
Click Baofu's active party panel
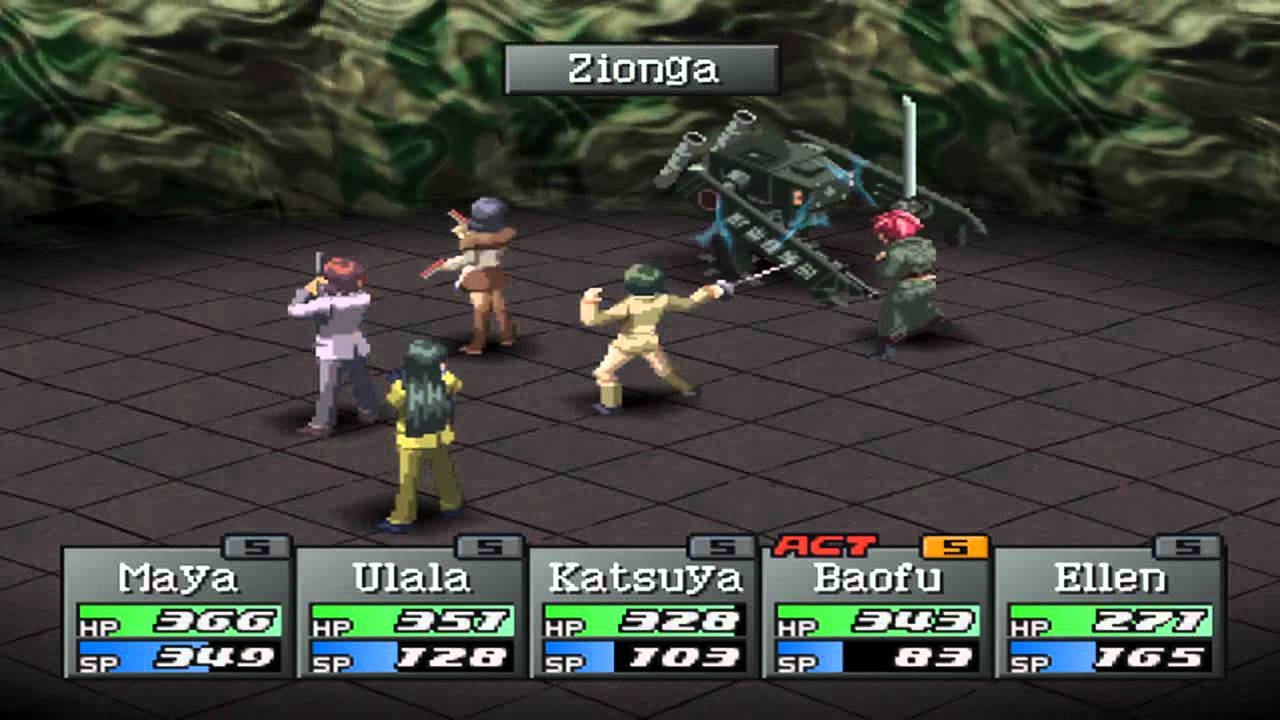pos(877,612)
